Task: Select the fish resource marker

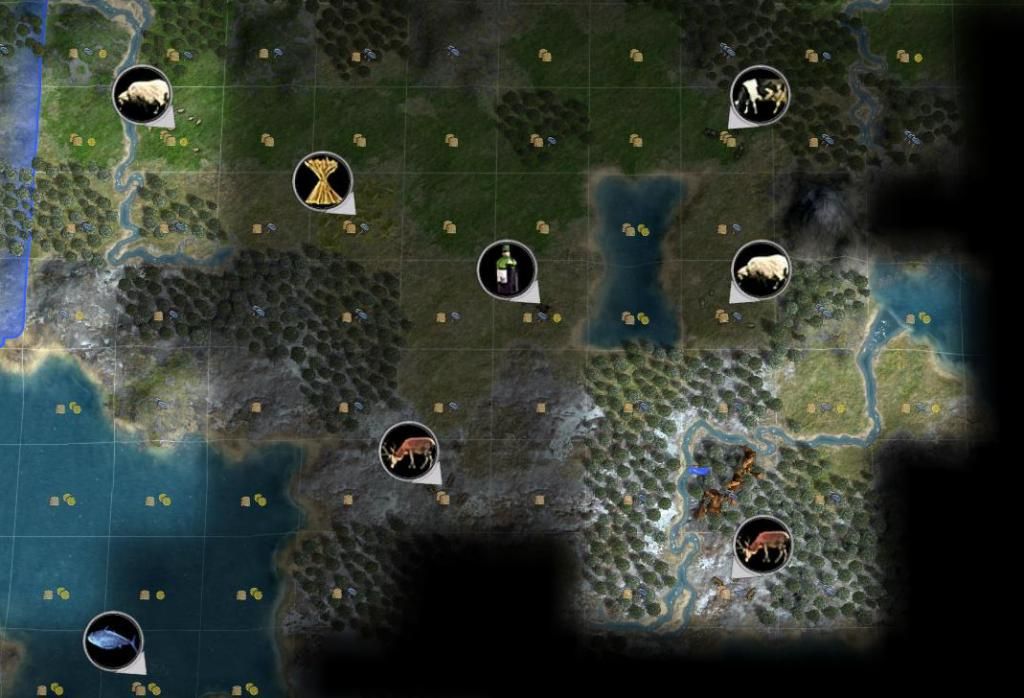Action: (x=113, y=640)
